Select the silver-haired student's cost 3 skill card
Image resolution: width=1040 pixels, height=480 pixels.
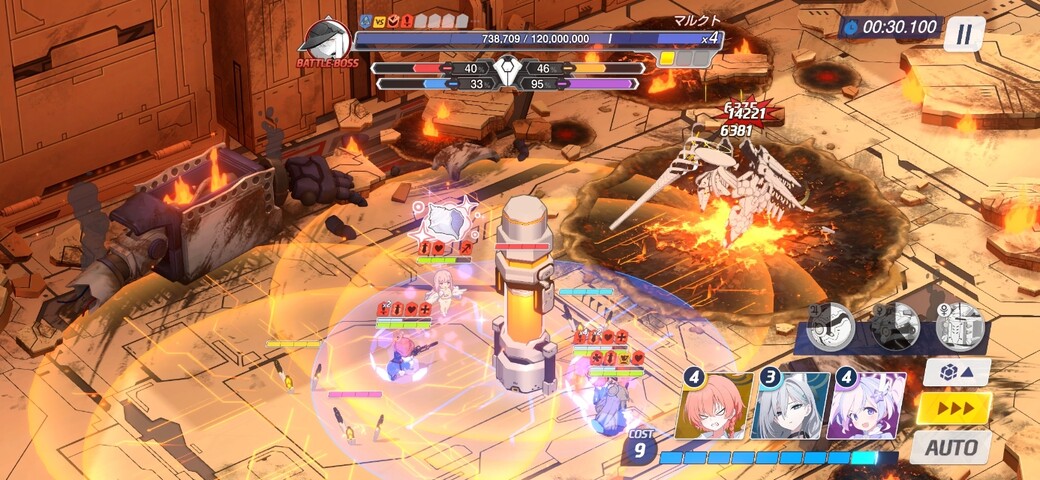(790, 406)
